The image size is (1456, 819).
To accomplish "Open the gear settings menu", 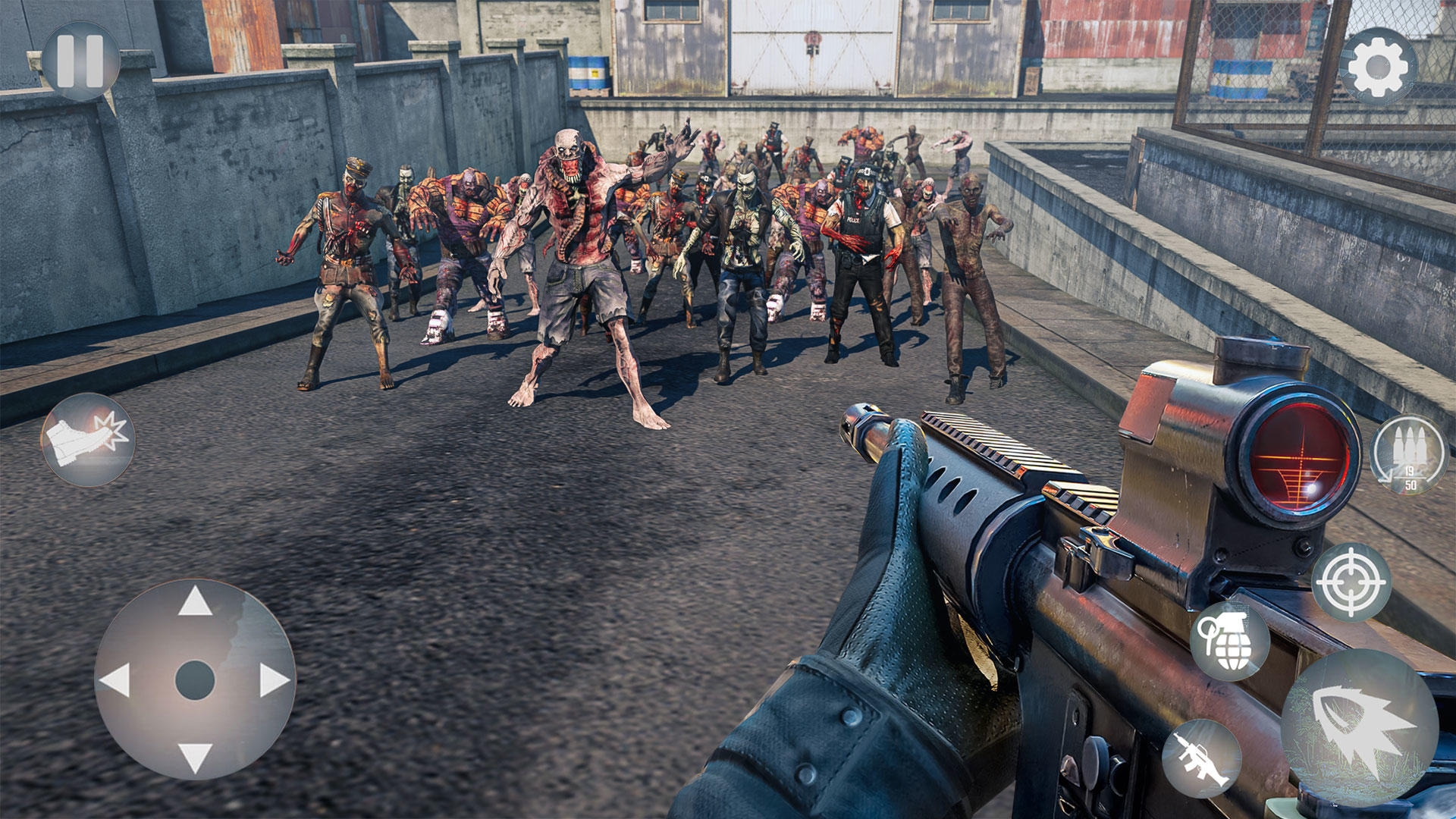I will 1377,67.
